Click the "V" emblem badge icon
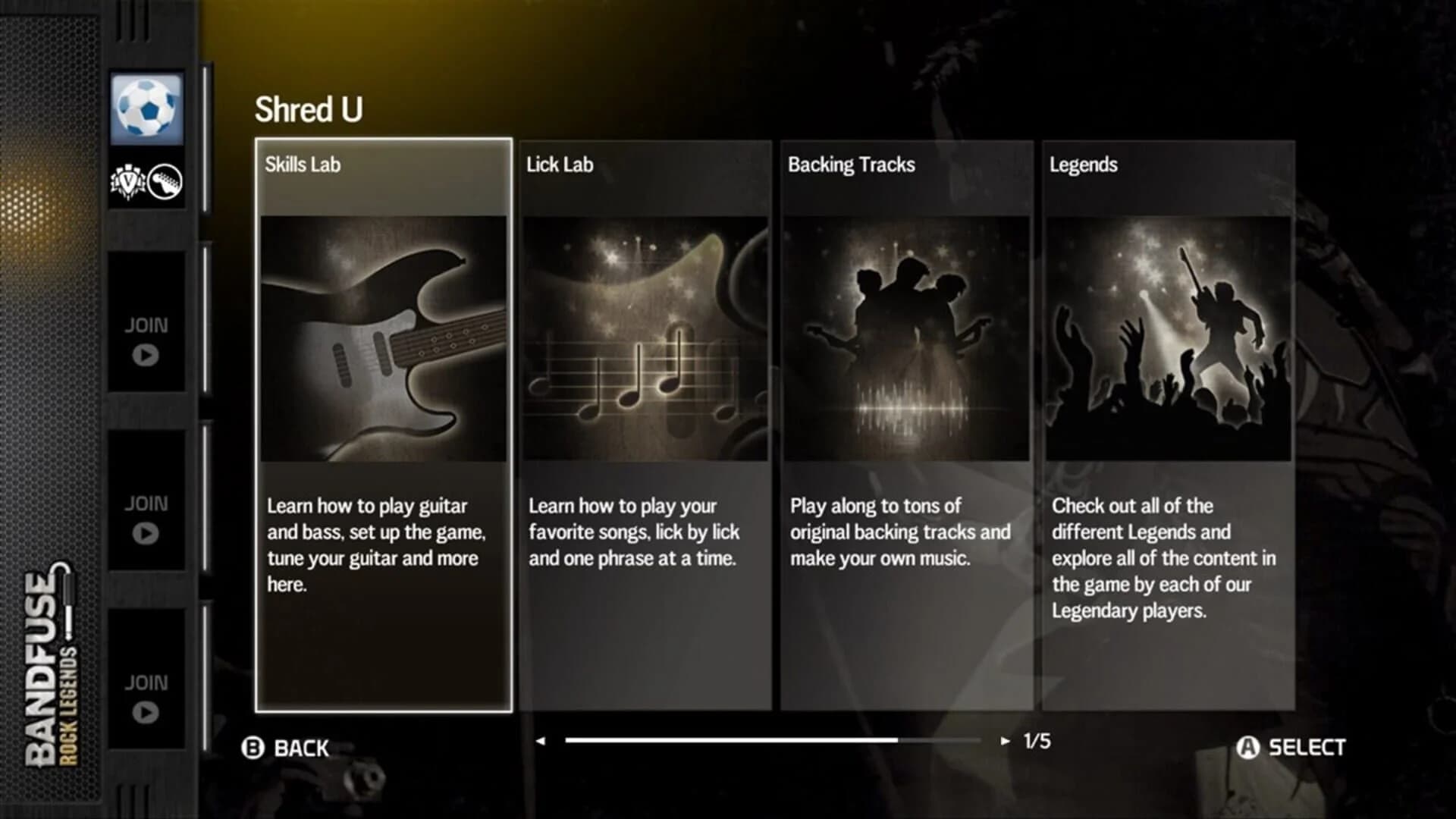 click(130, 183)
